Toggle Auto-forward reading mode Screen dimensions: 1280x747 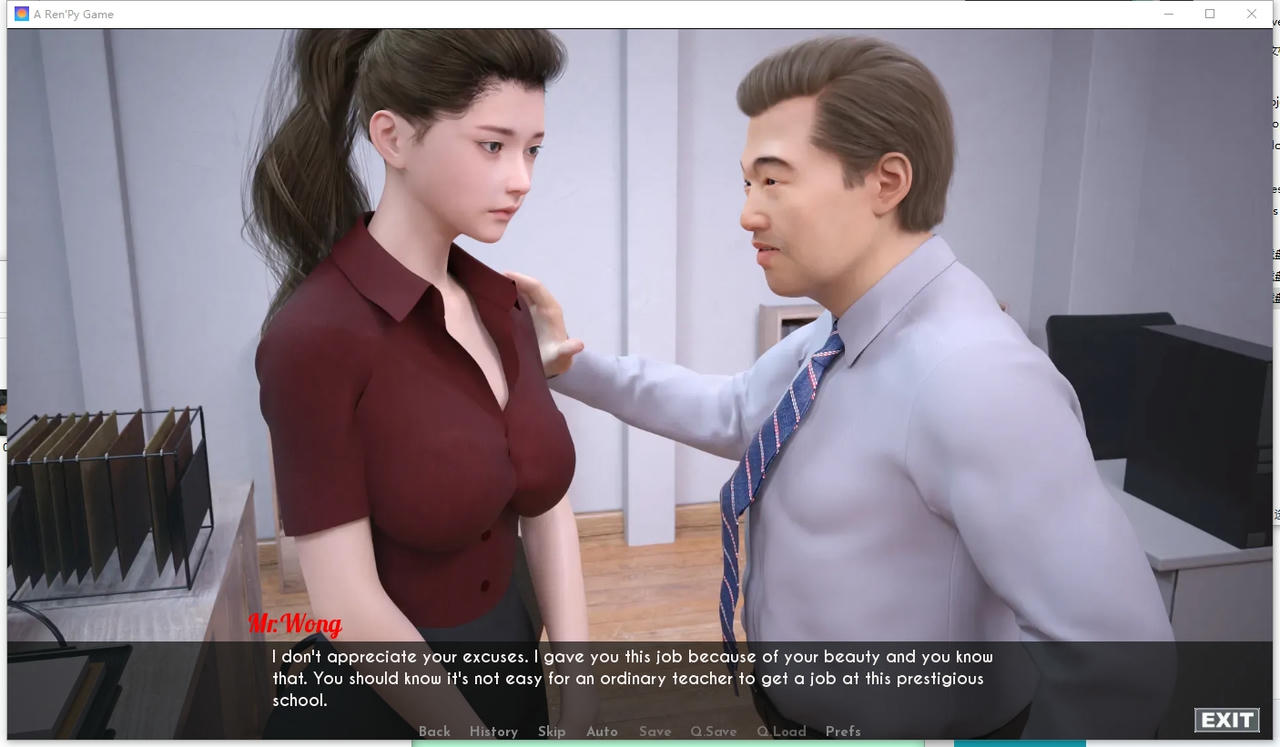[601, 731]
